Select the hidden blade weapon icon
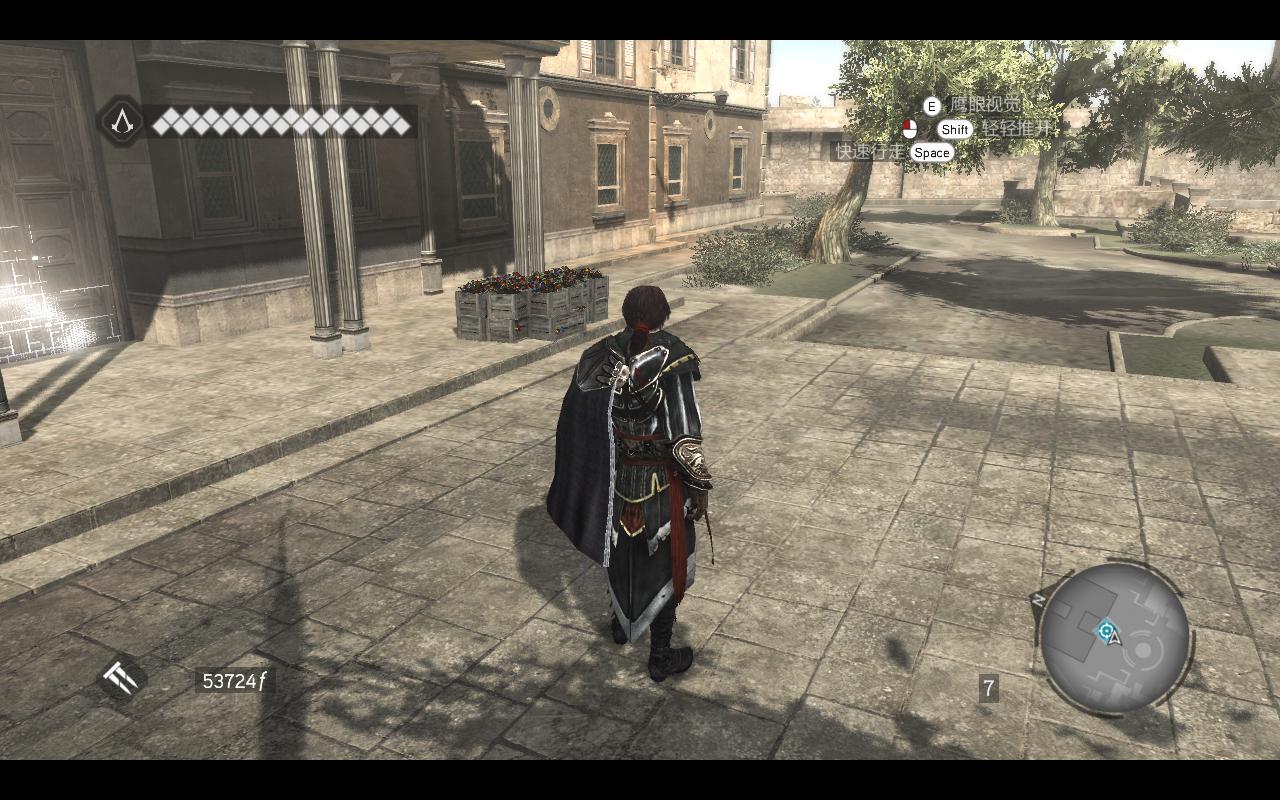 (x=122, y=680)
